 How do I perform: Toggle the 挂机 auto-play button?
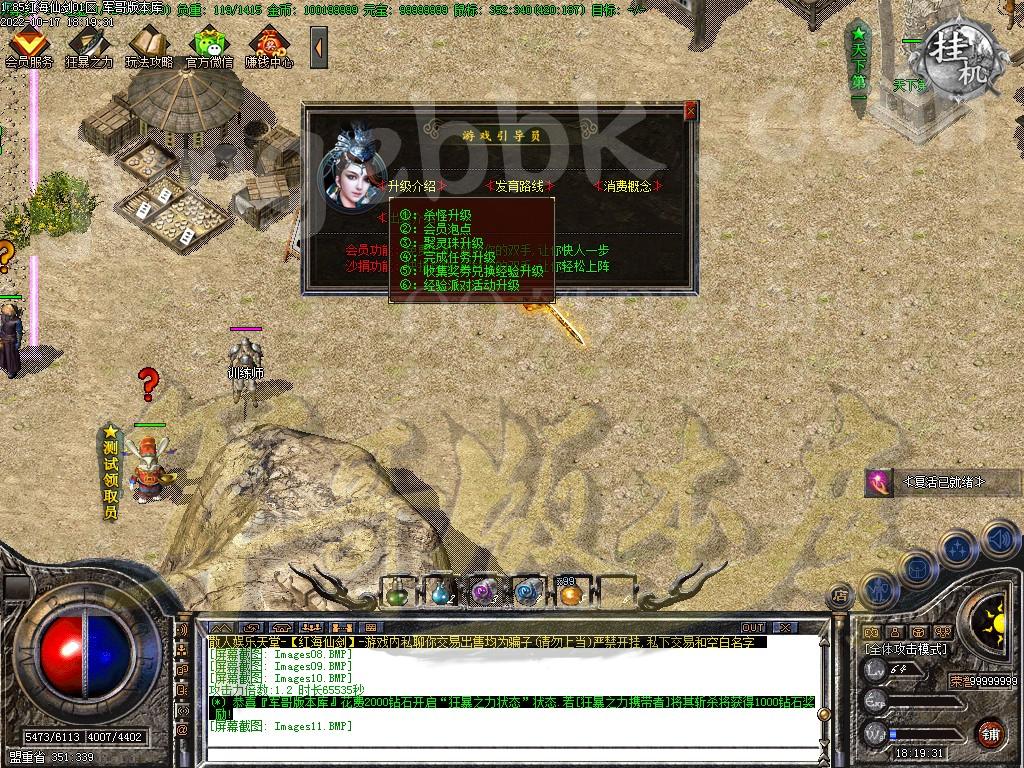pos(960,50)
